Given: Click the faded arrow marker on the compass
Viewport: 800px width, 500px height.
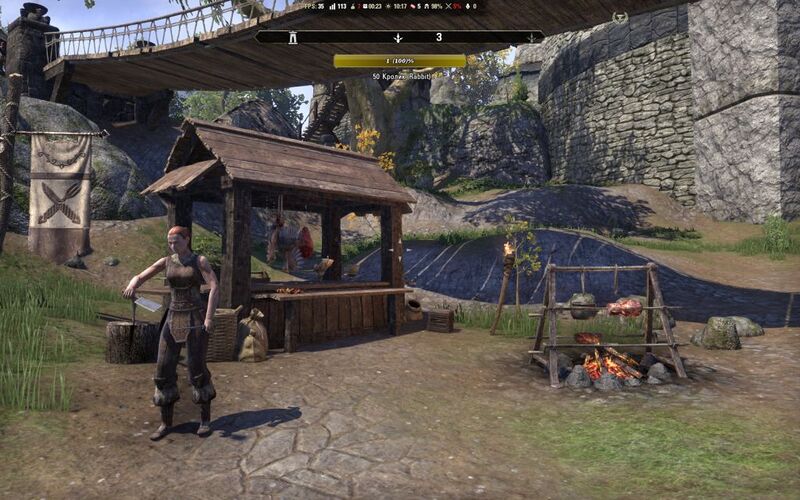Looking at the screenshot, I should (531, 38).
